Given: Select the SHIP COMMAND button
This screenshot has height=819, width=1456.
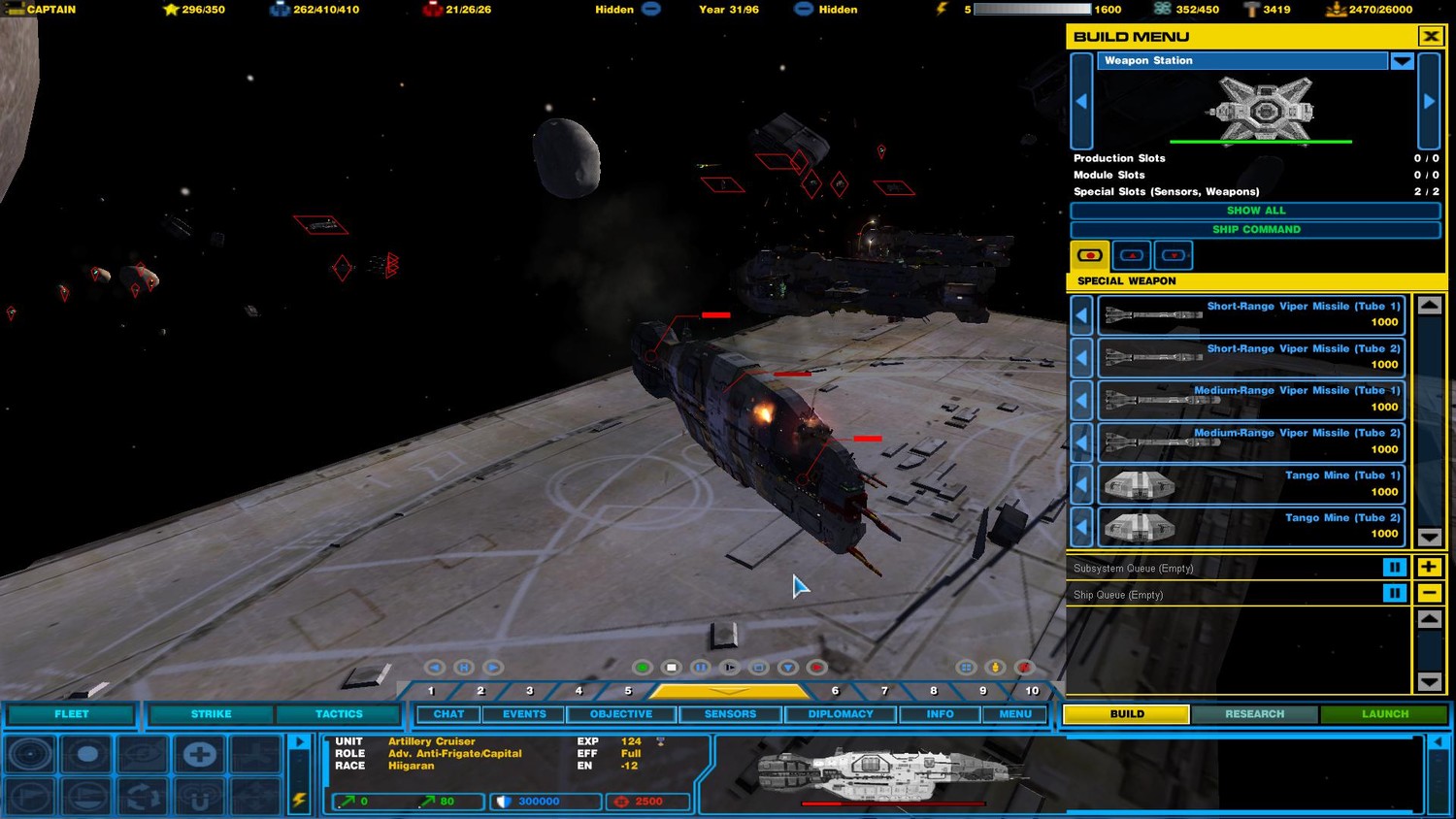Looking at the screenshot, I should [1255, 230].
